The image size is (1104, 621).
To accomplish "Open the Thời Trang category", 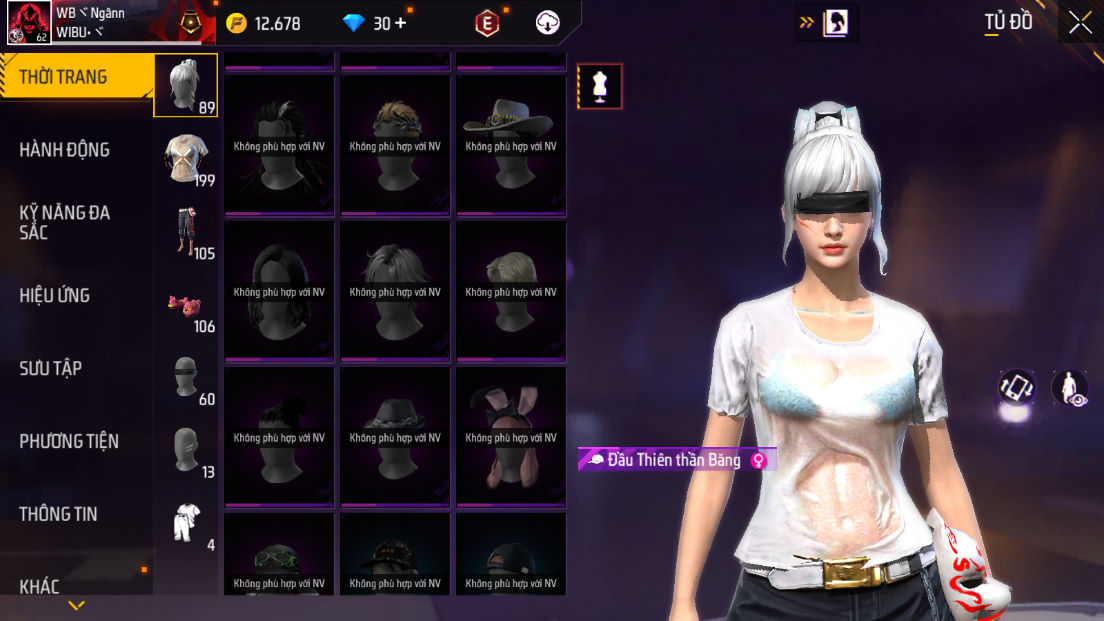I will point(64,77).
